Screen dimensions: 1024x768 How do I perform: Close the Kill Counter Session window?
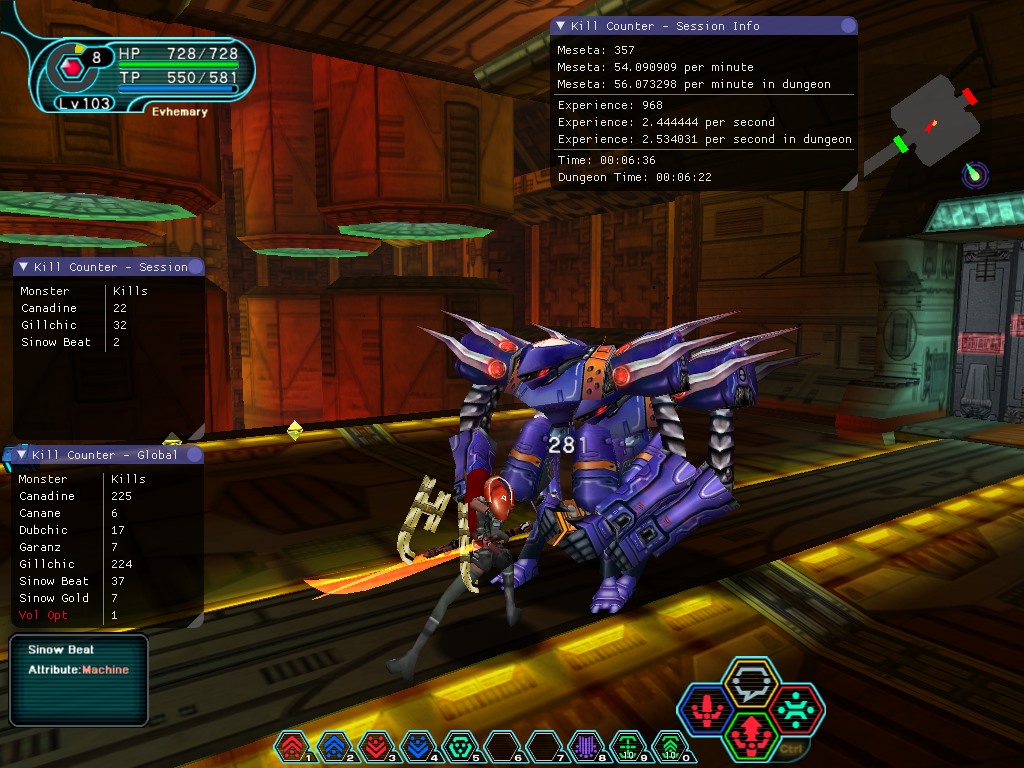click(196, 267)
